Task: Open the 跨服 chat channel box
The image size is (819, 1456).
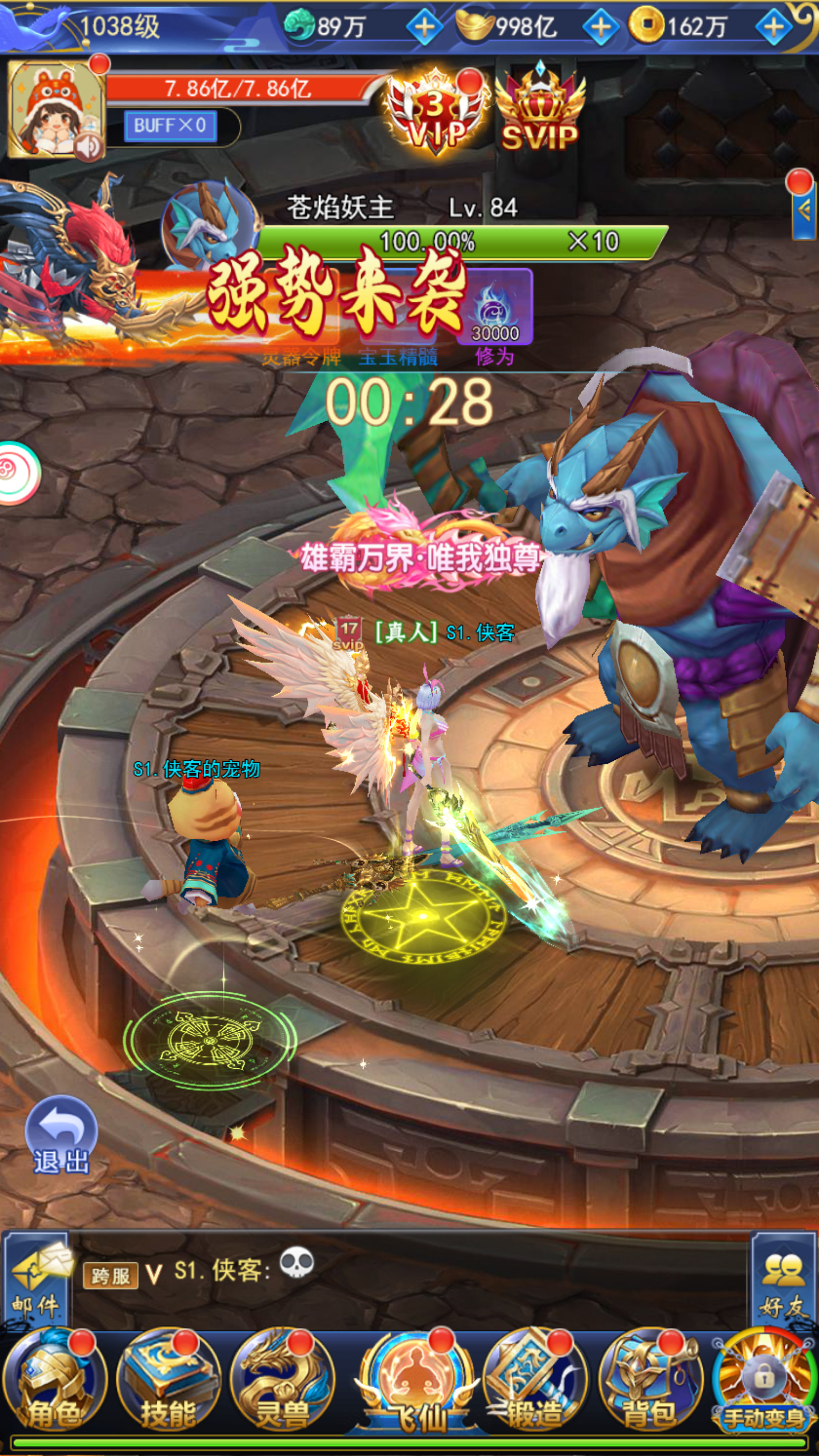Action: click(x=110, y=1276)
